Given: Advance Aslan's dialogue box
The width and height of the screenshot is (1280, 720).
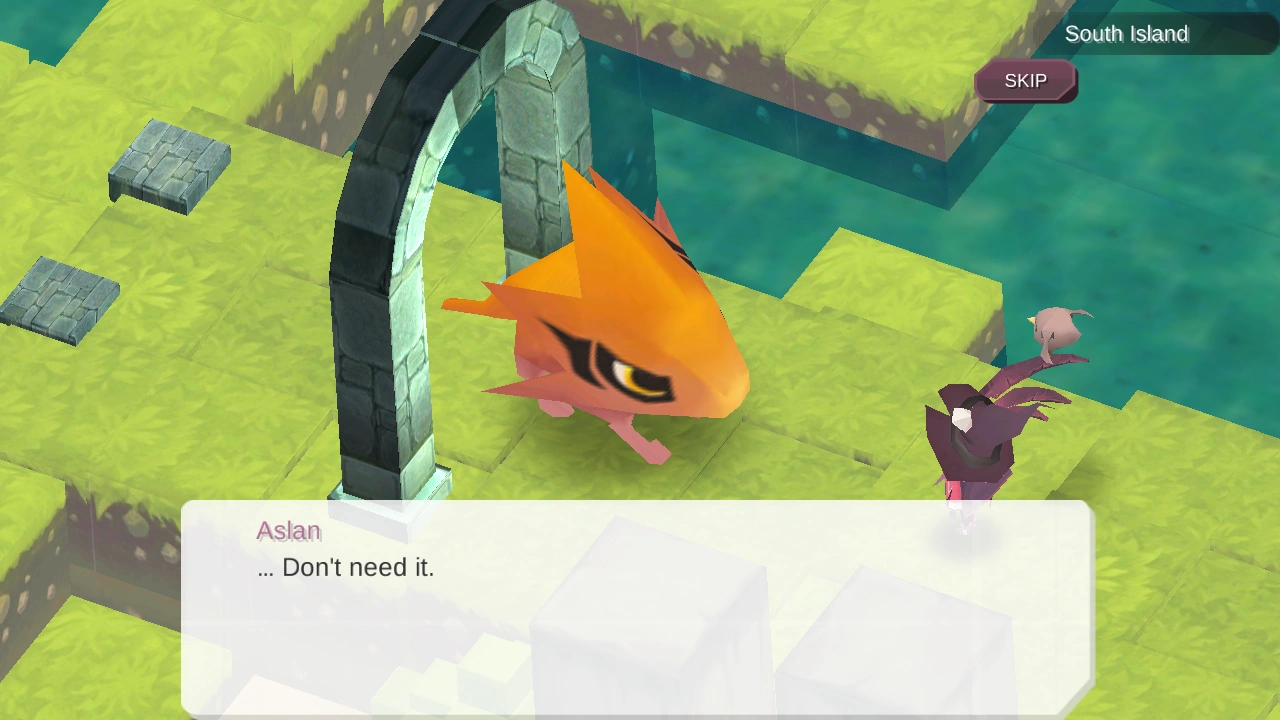Looking at the screenshot, I should (x=637, y=607).
